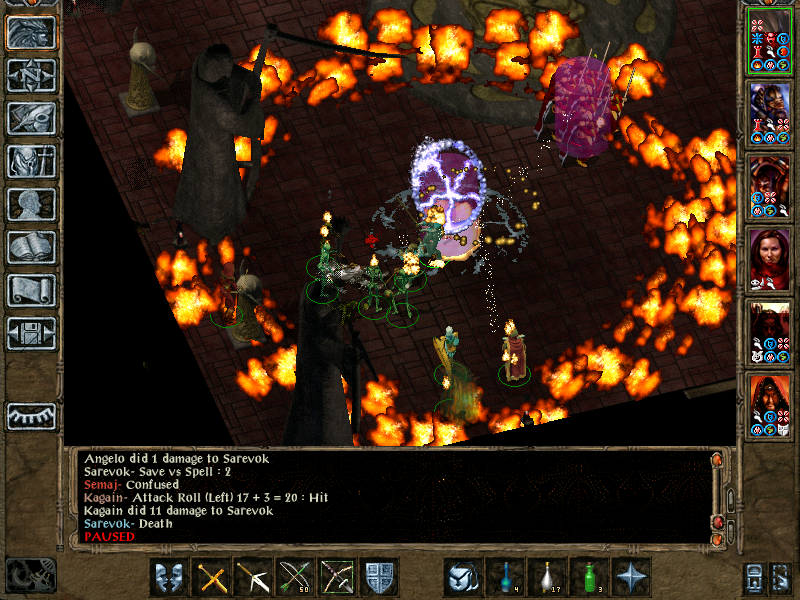Select the arrows slot showing 50
The image size is (800, 600).
click(296, 578)
